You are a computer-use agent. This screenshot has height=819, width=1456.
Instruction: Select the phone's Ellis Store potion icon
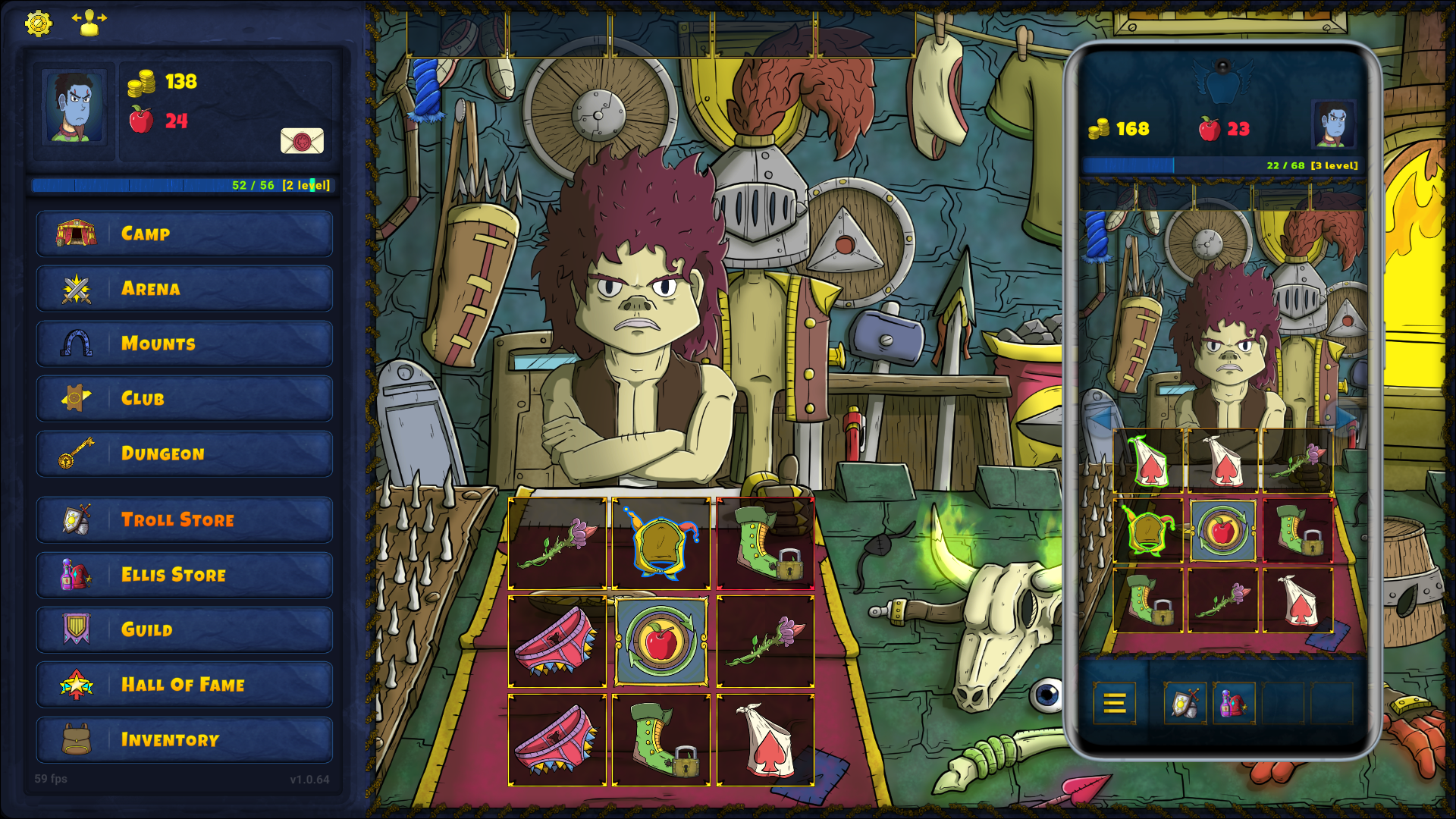[x=1234, y=704]
